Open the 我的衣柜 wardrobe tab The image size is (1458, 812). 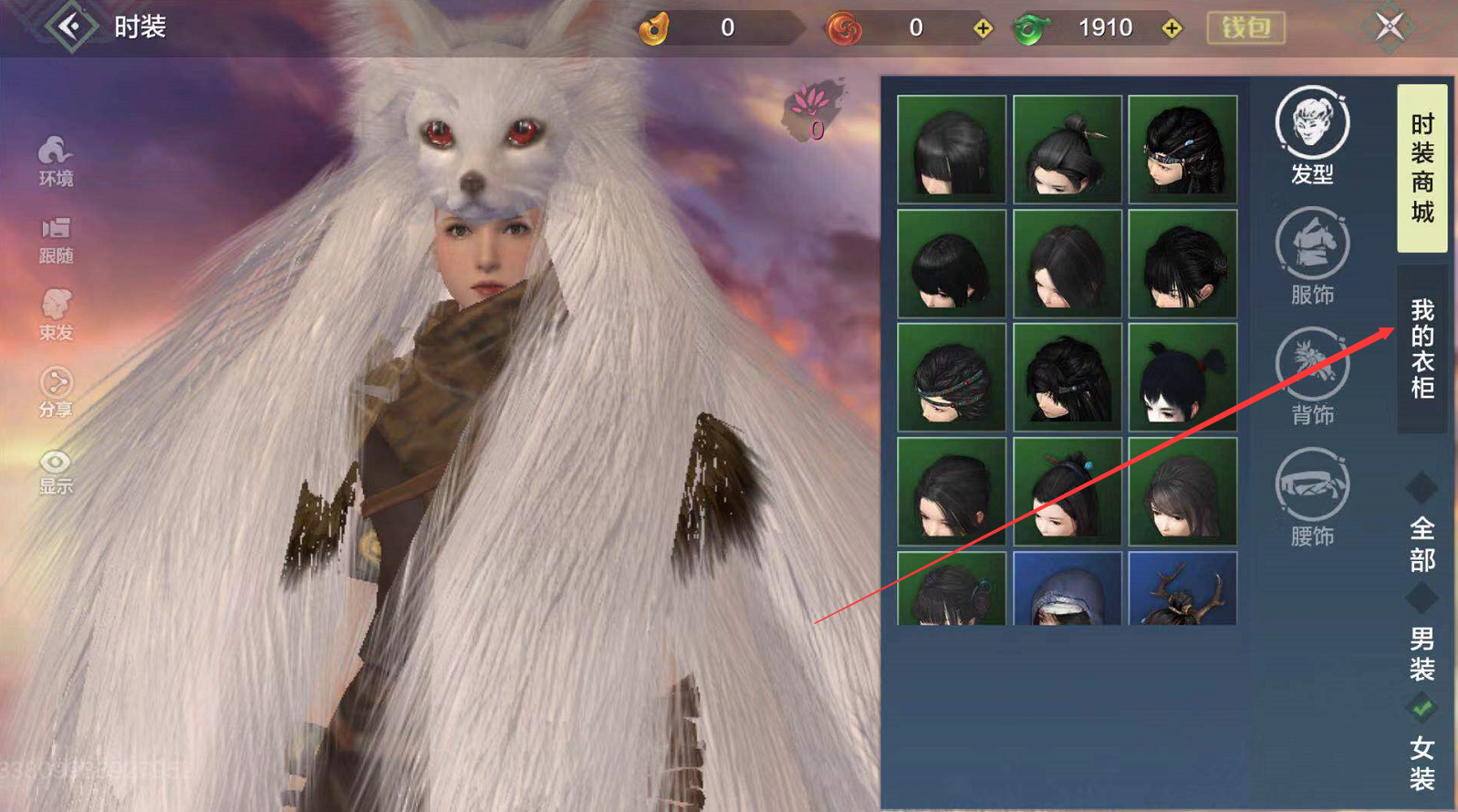point(1422,349)
